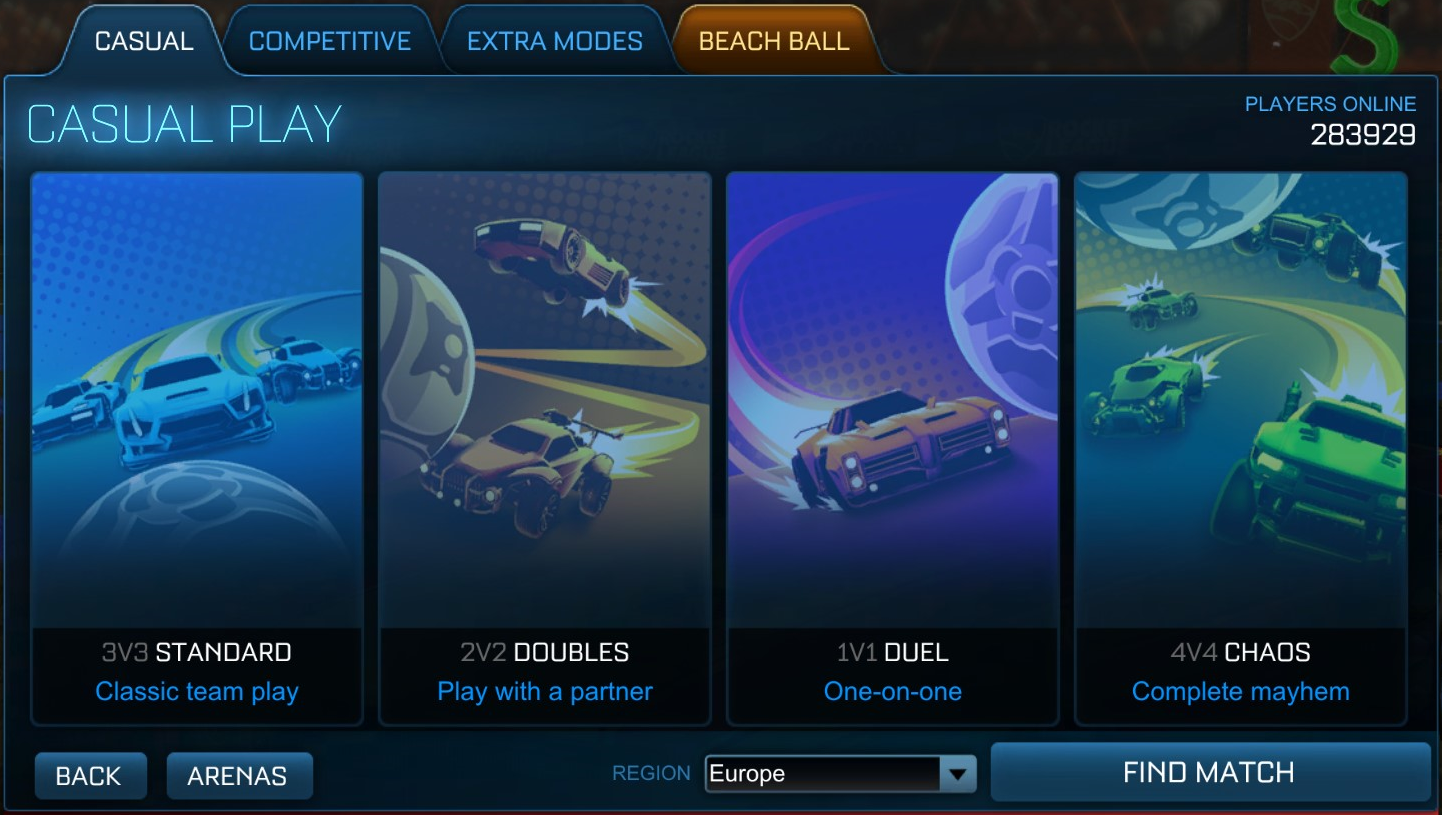Open the Region dropdown
This screenshot has width=1442, height=815.
(x=840, y=772)
